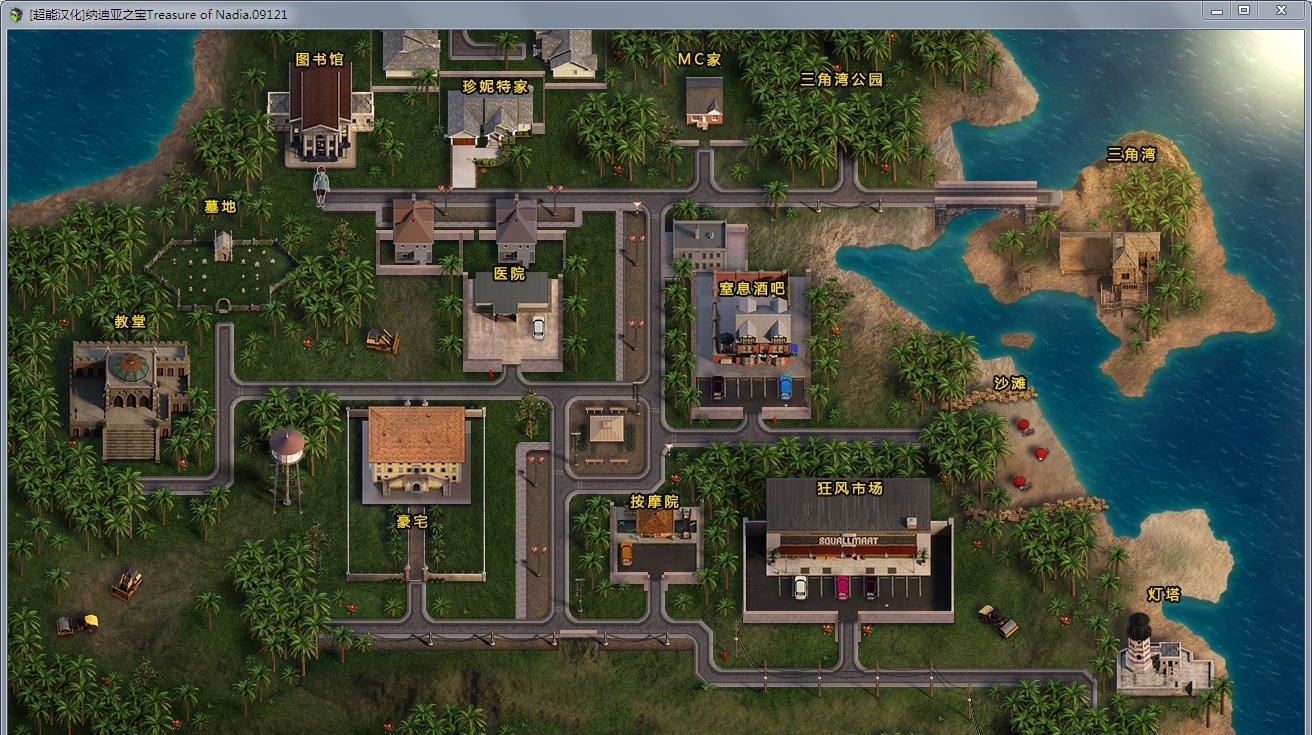Minimize the game window
The width and height of the screenshot is (1312, 735).
pos(1215,10)
